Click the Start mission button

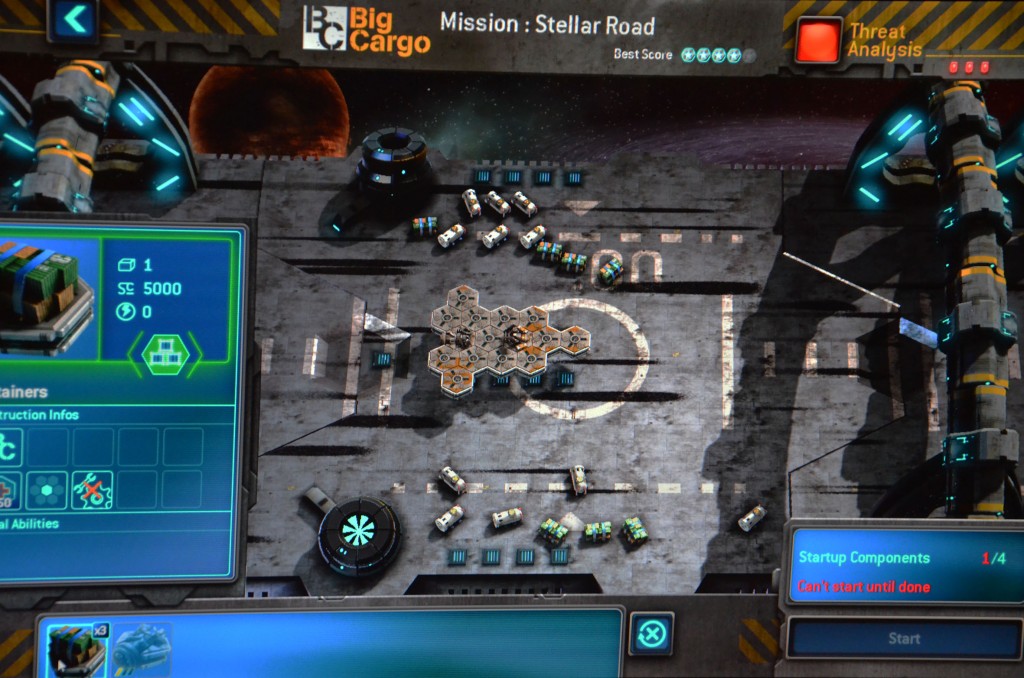click(902, 638)
